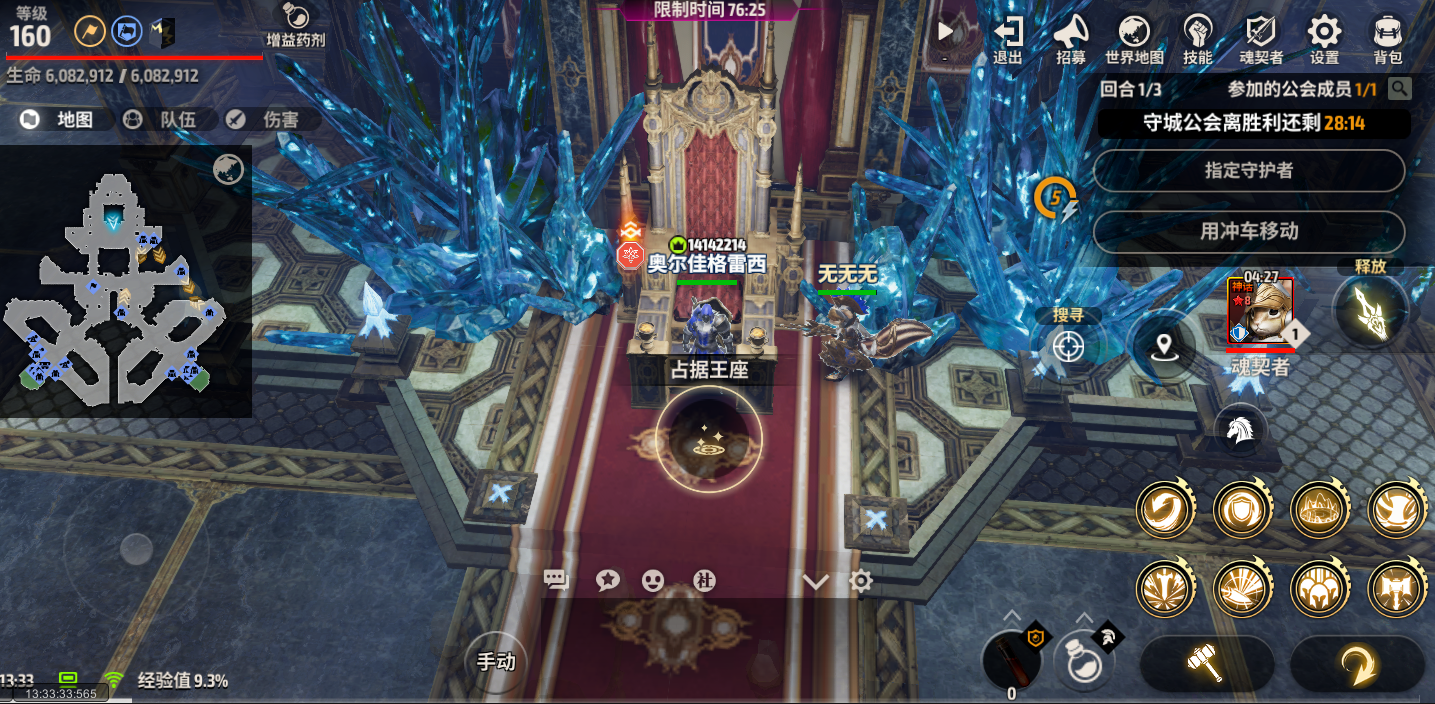
Task: Open the 招募 recruitment megaphone
Action: pyautogui.click(x=1071, y=38)
